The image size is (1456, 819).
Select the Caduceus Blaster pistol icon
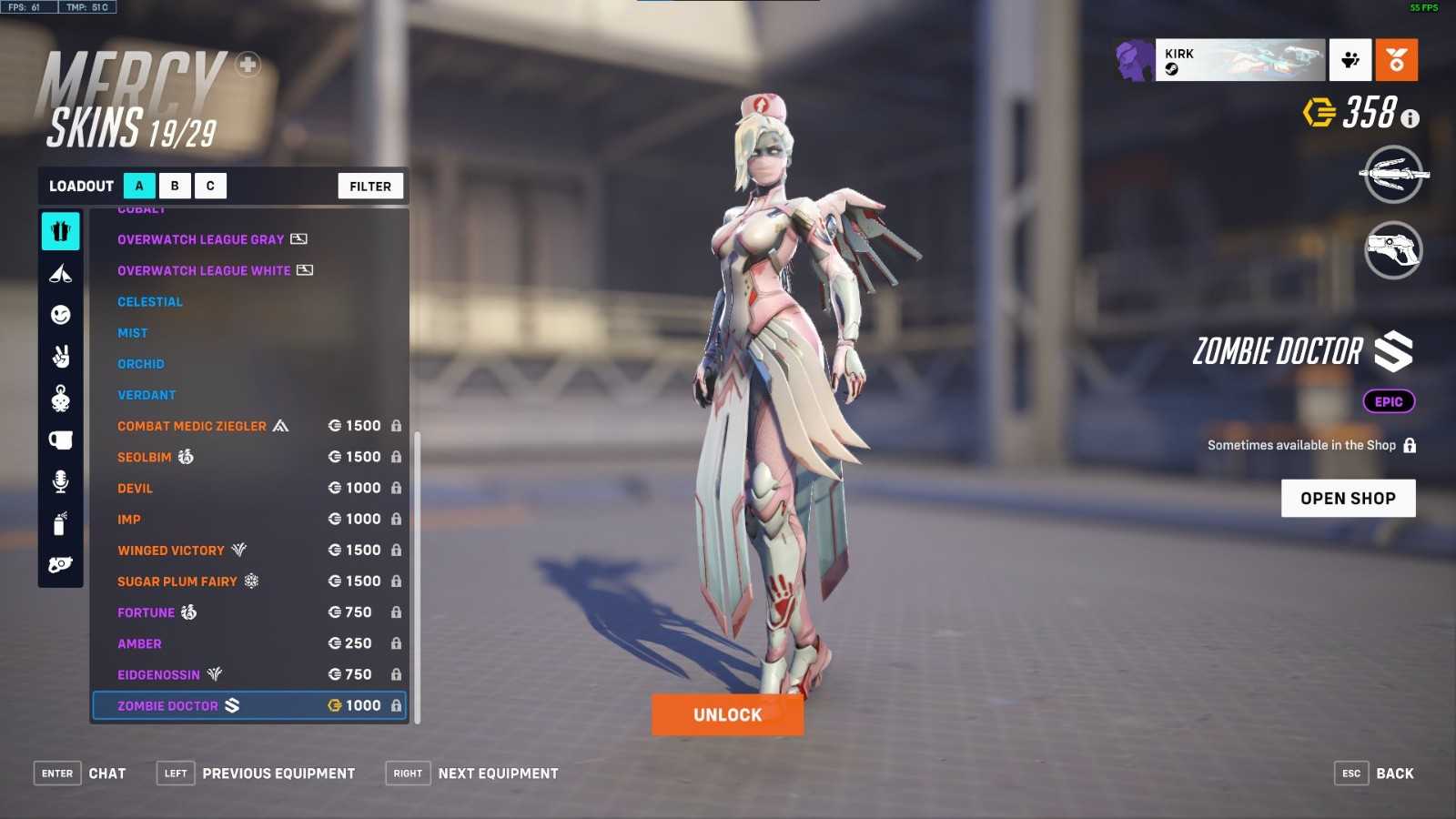(x=1392, y=249)
